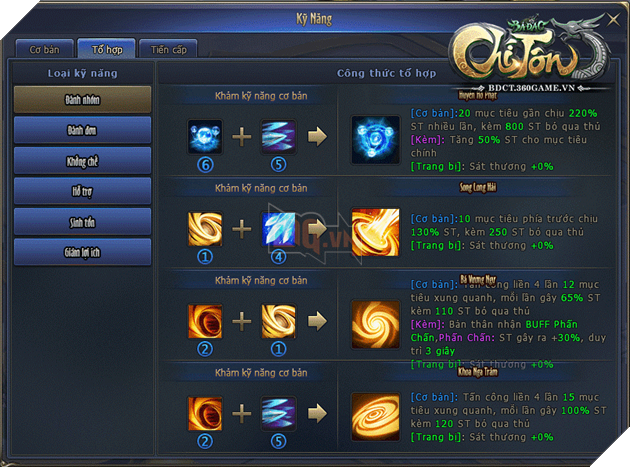Switch to the Cơ bản tab

(x=45, y=49)
